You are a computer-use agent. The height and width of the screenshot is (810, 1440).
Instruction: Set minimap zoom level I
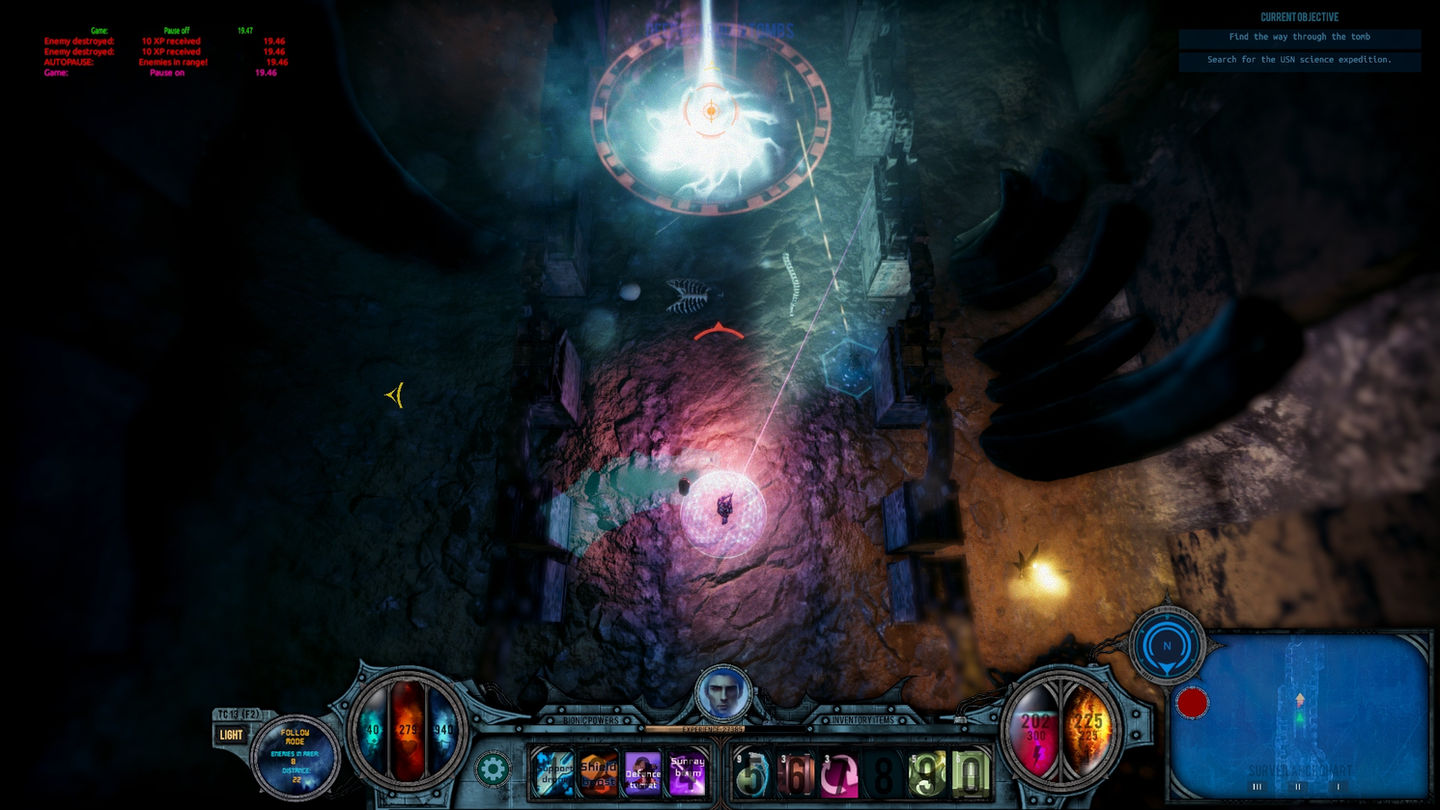(x=1337, y=787)
